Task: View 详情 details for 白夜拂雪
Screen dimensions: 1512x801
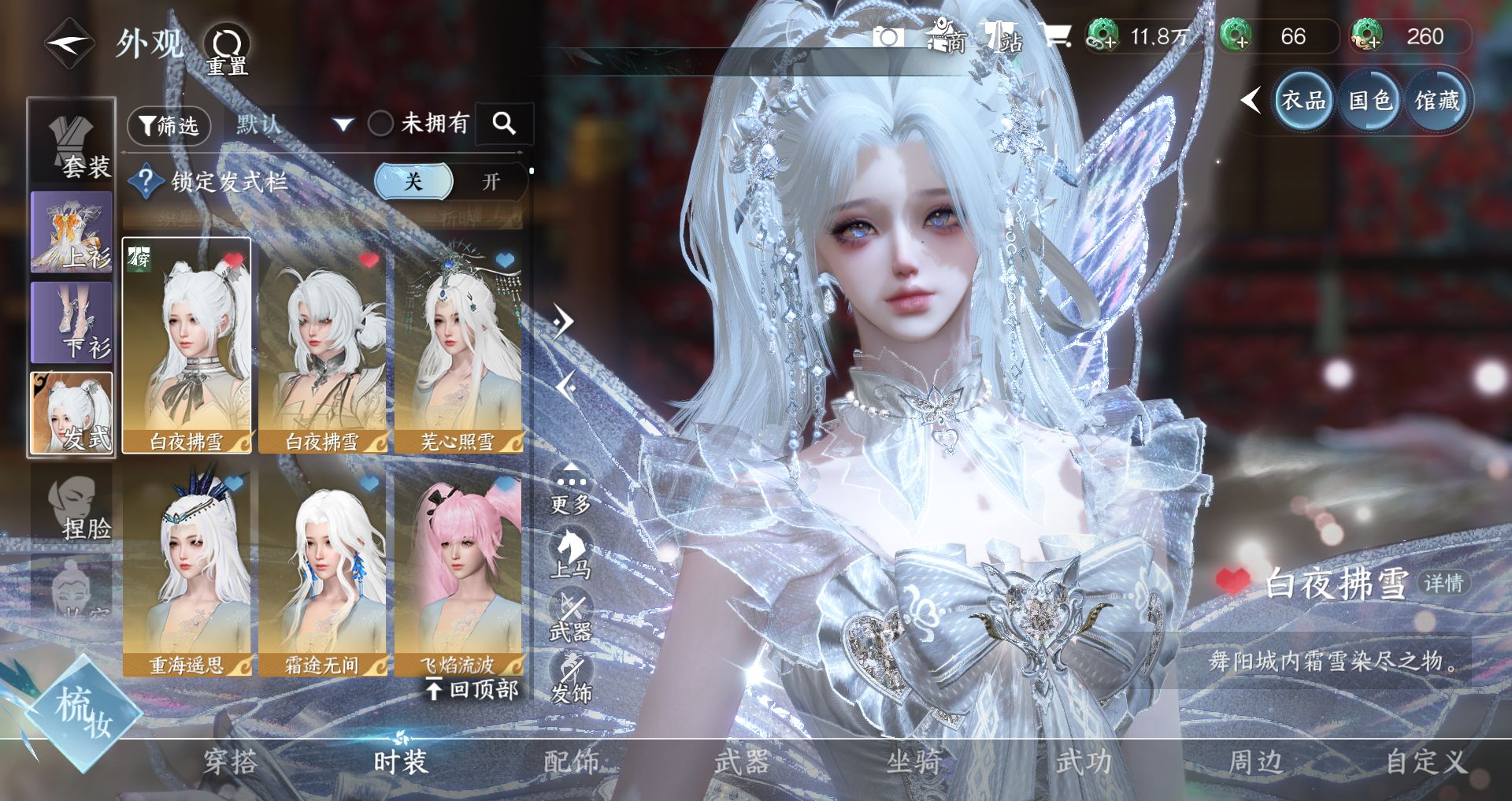Action: [x=1443, y=583]
